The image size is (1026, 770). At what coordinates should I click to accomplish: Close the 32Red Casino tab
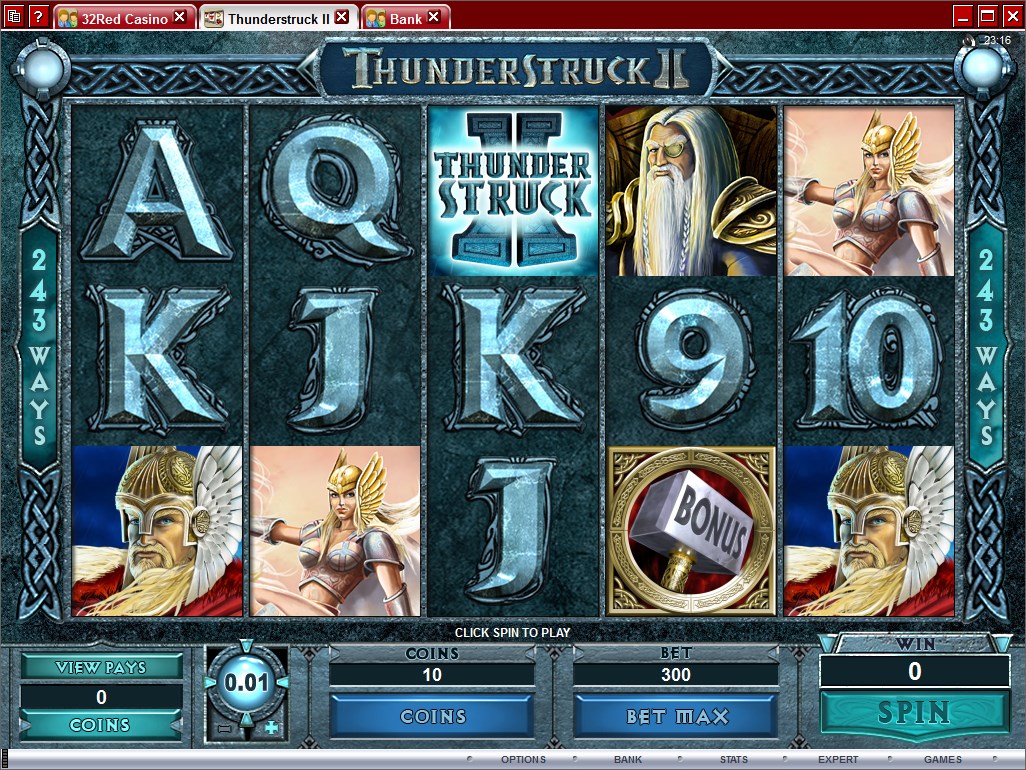[x=180, y=17]
